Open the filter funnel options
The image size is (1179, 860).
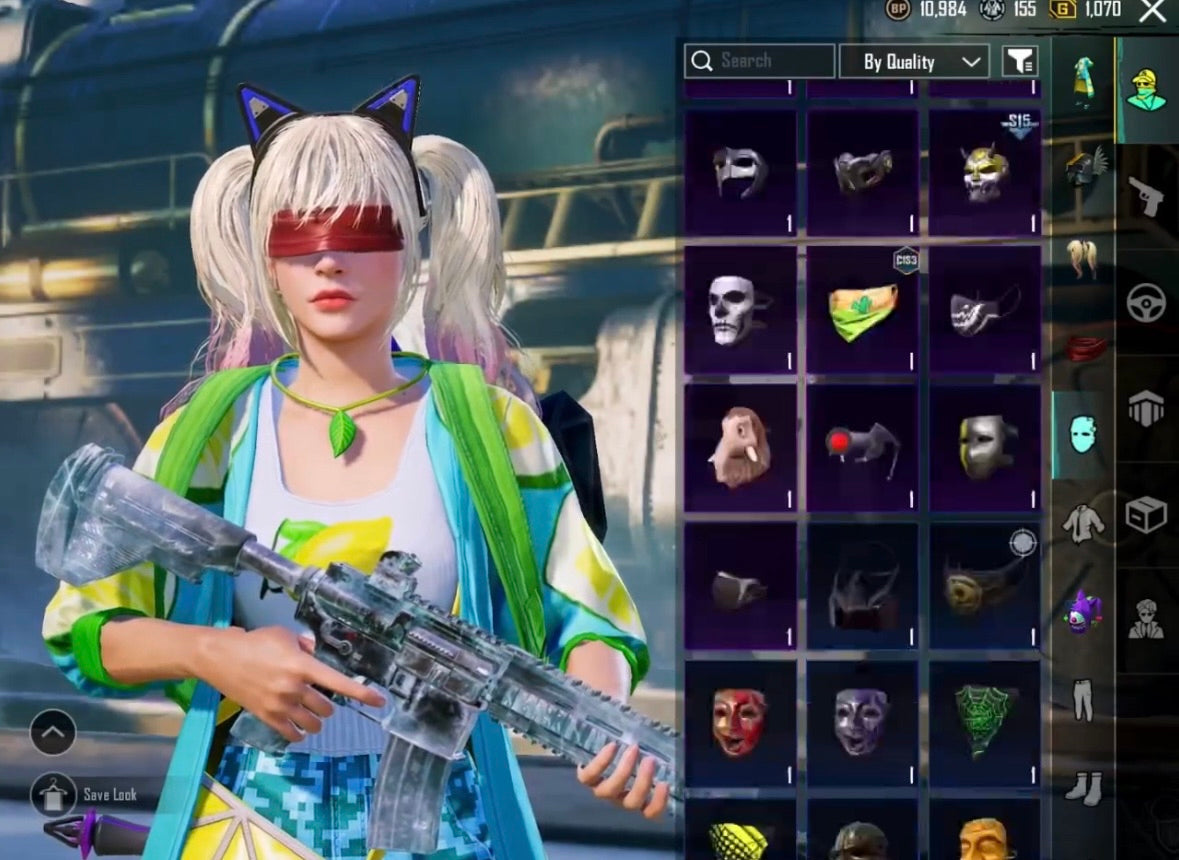coord(1020,61)
